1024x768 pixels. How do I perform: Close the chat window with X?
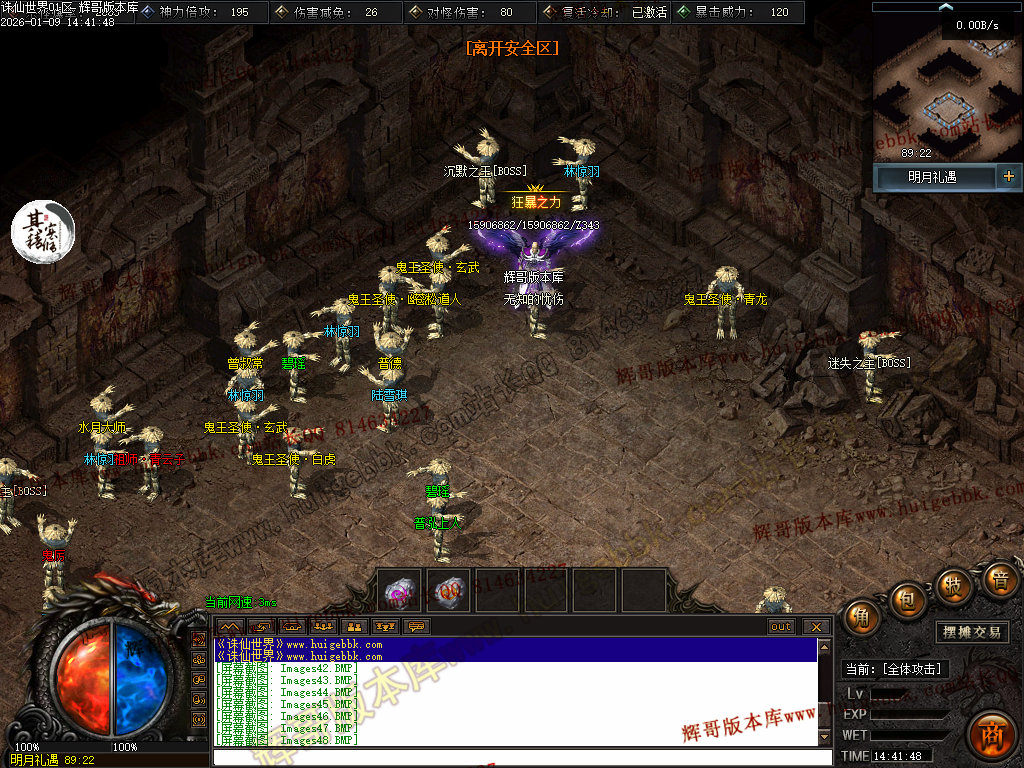tap(817, 627)
